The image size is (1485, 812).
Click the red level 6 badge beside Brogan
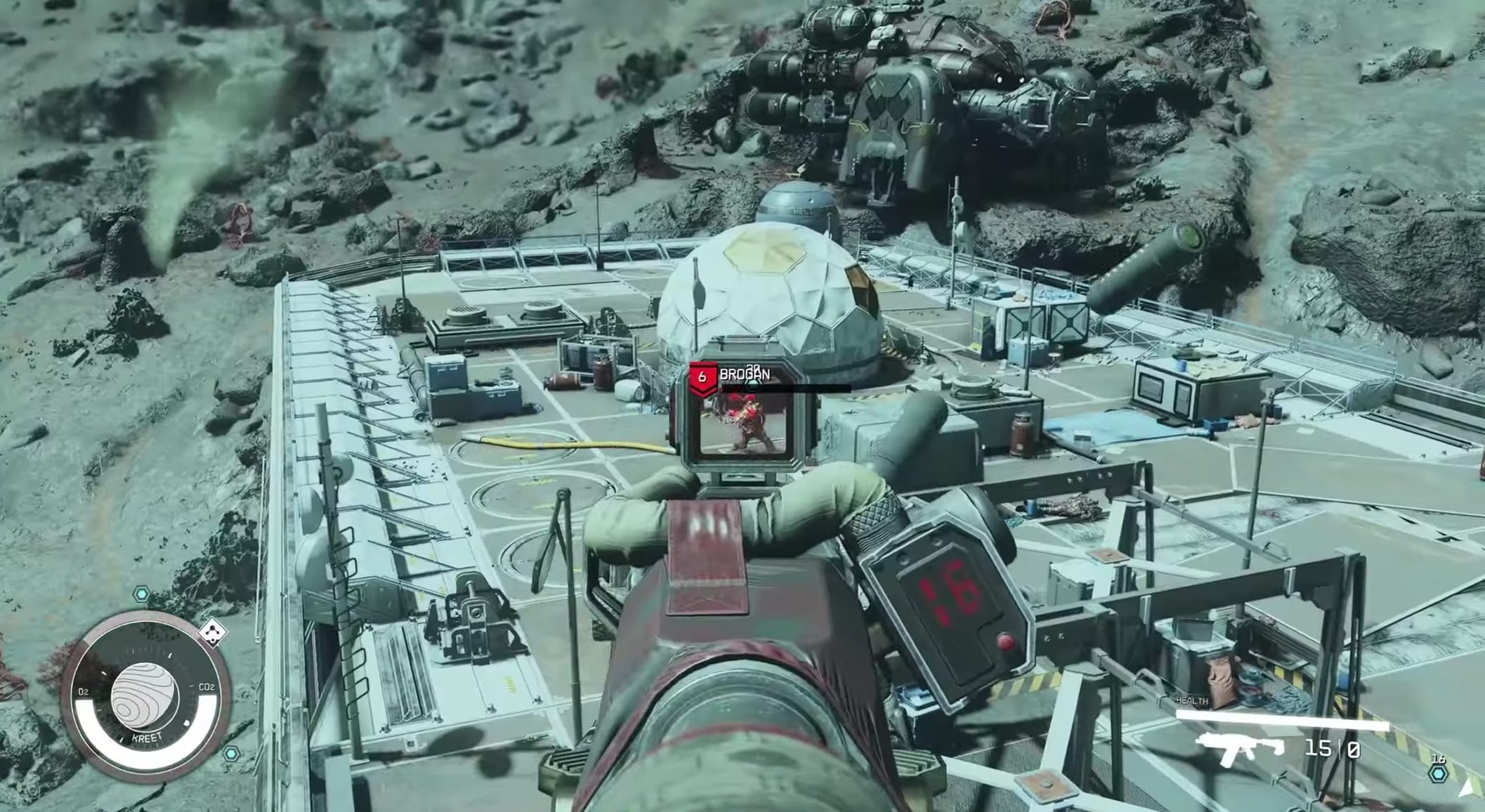coord(702,379)
